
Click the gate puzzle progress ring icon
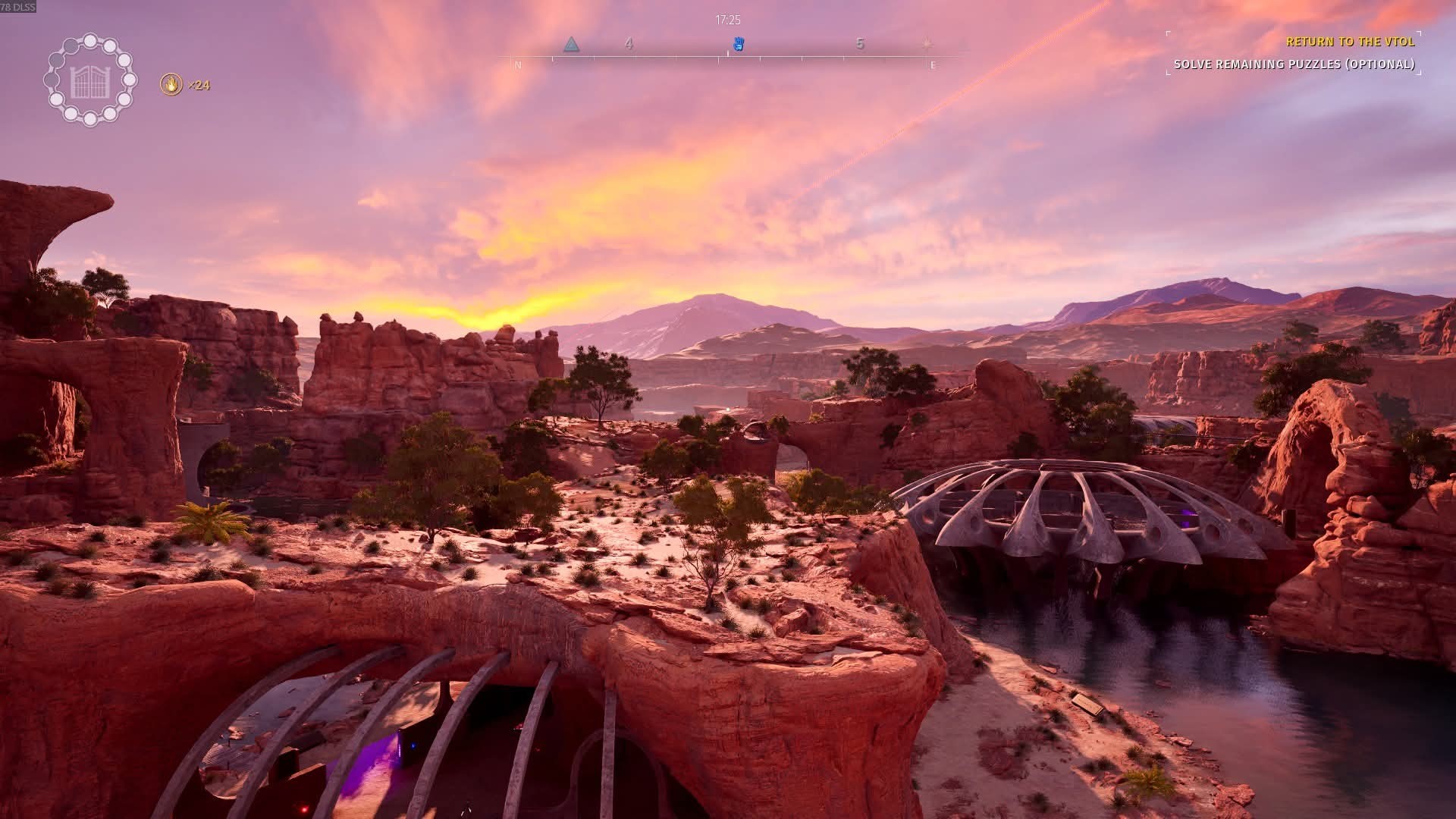[90, 80]
